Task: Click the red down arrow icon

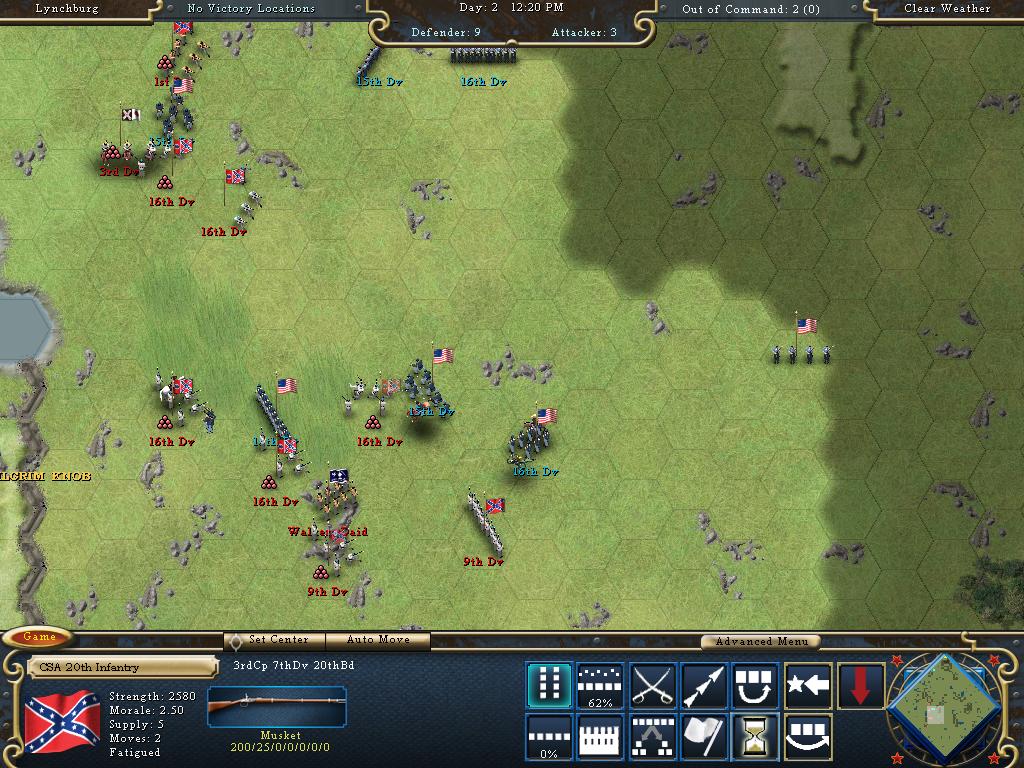Action: (x=860, y=686)
